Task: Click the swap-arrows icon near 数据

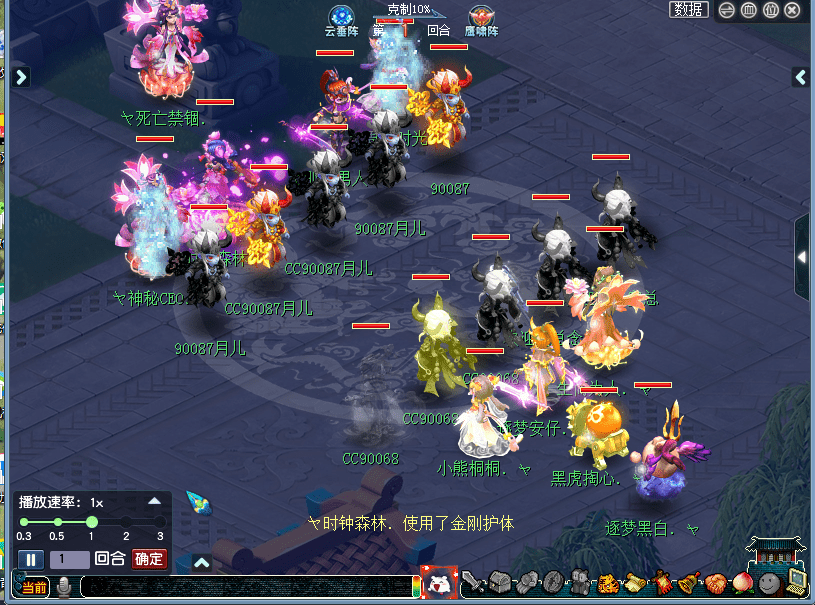Action: (x=727, y=10)
